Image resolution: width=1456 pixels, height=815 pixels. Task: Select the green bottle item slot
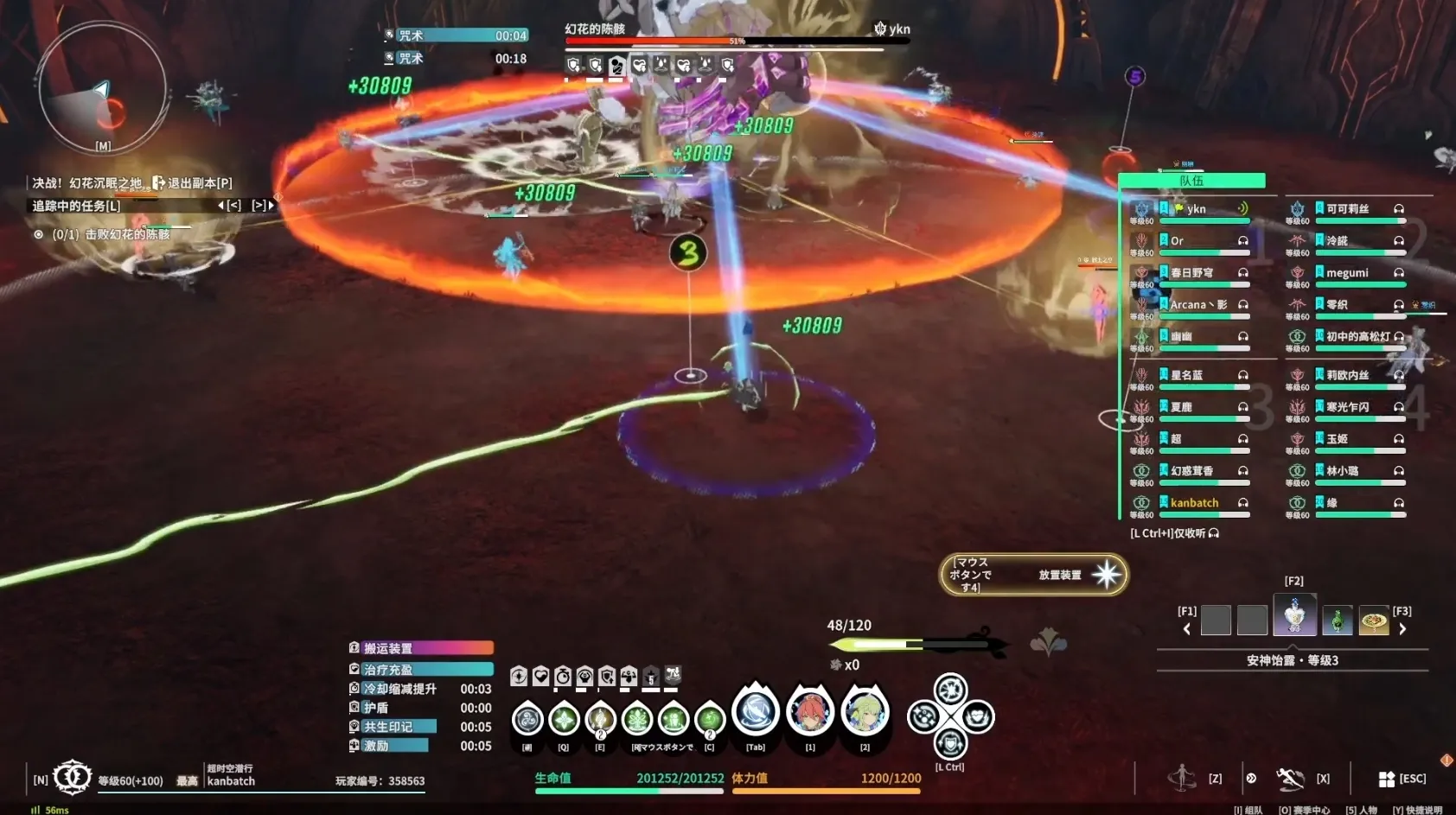point(1337,620)
